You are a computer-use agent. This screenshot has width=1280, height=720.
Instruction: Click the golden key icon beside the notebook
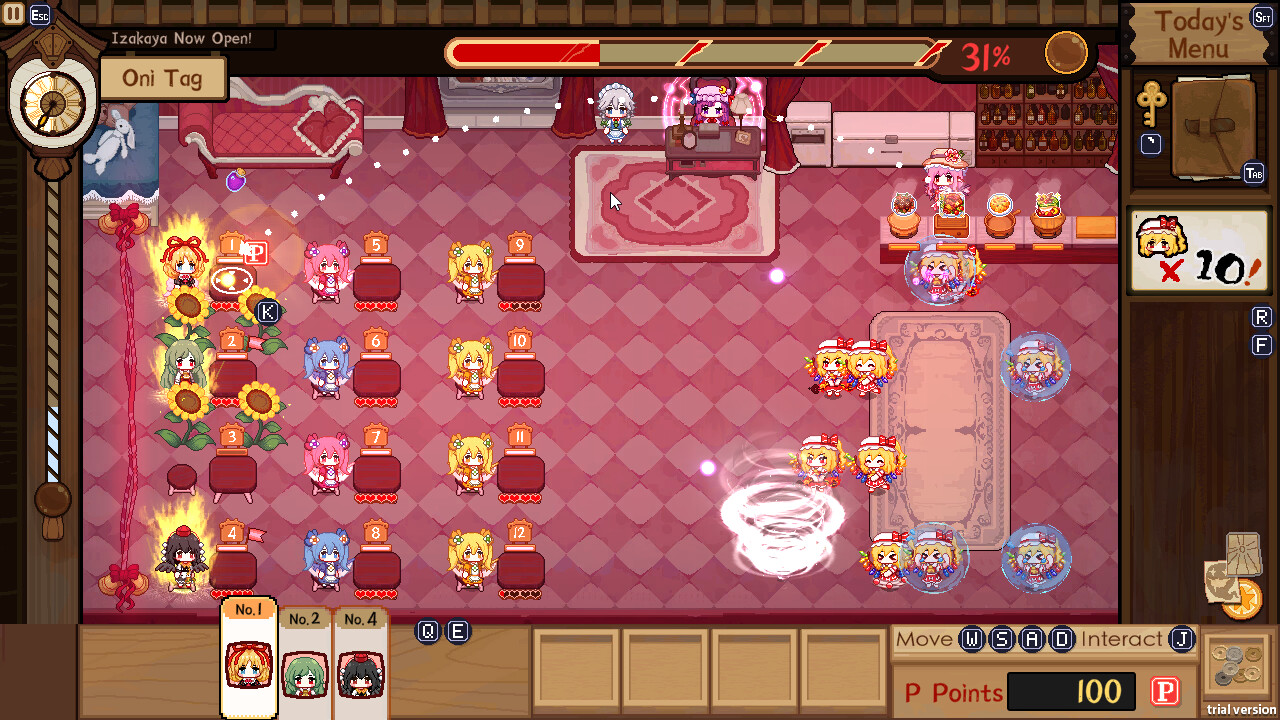point(1152,102)
